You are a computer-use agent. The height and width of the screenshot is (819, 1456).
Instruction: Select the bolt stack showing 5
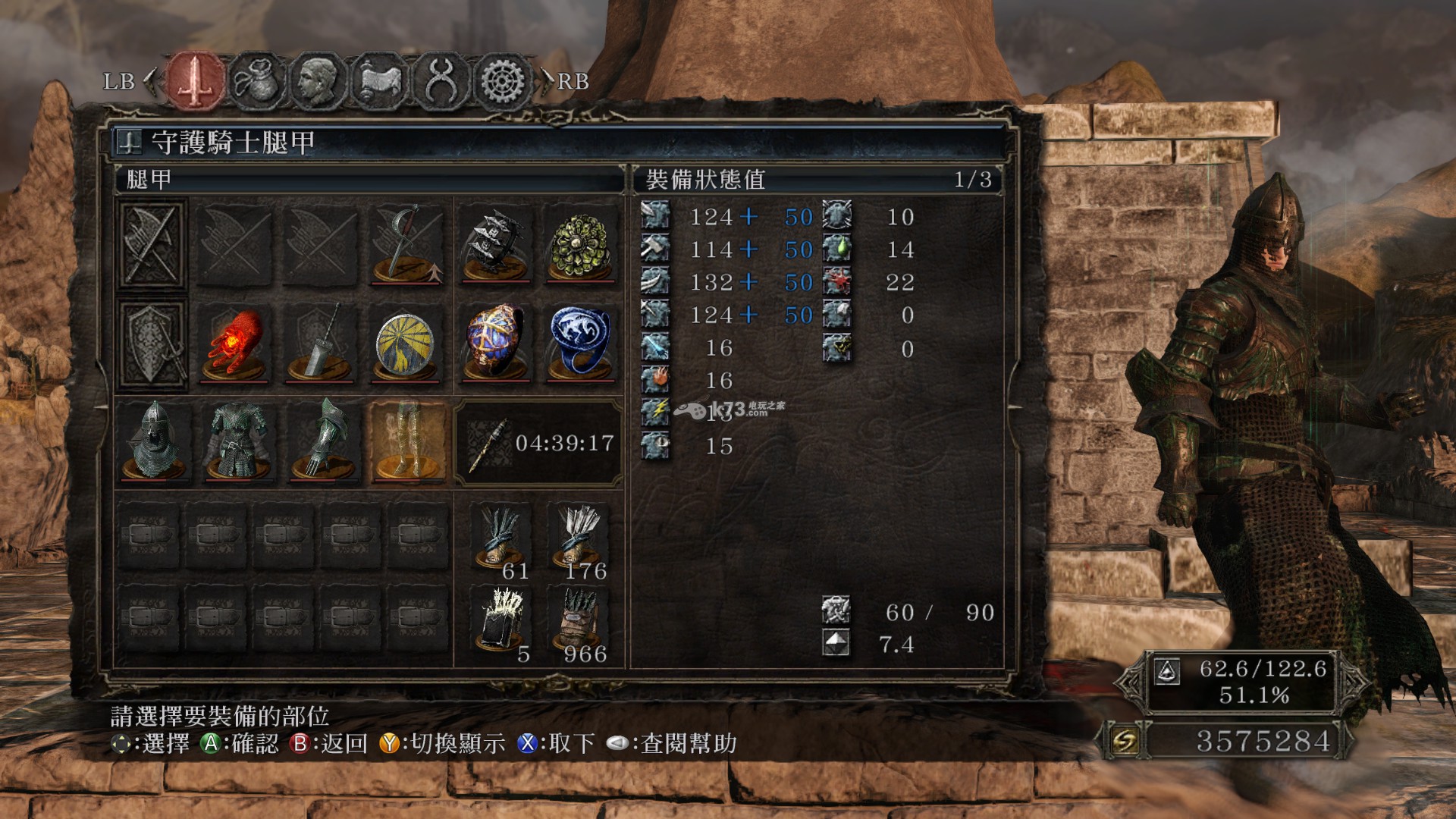500,622
